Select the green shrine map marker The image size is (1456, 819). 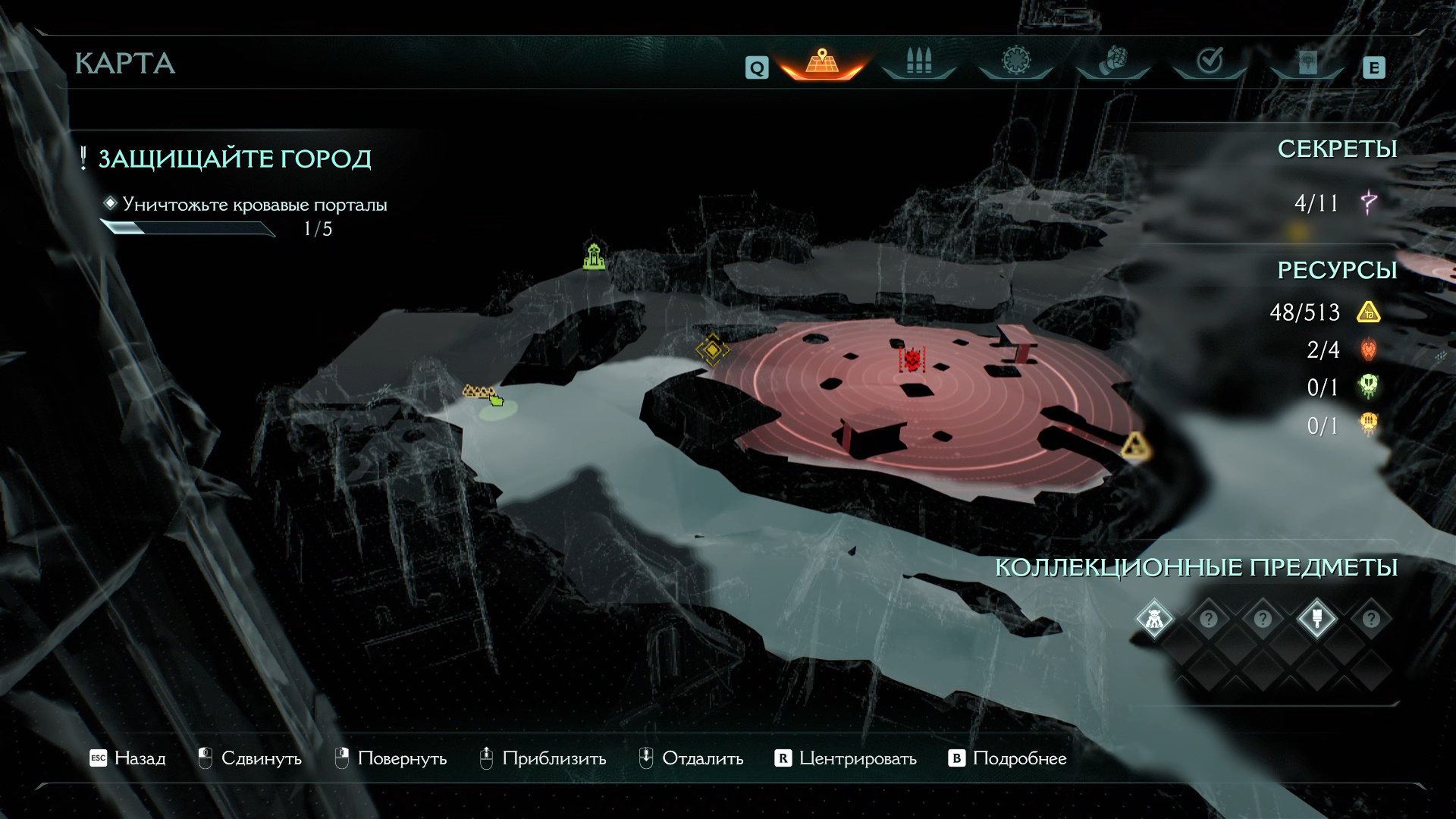(x=595, y=256)
